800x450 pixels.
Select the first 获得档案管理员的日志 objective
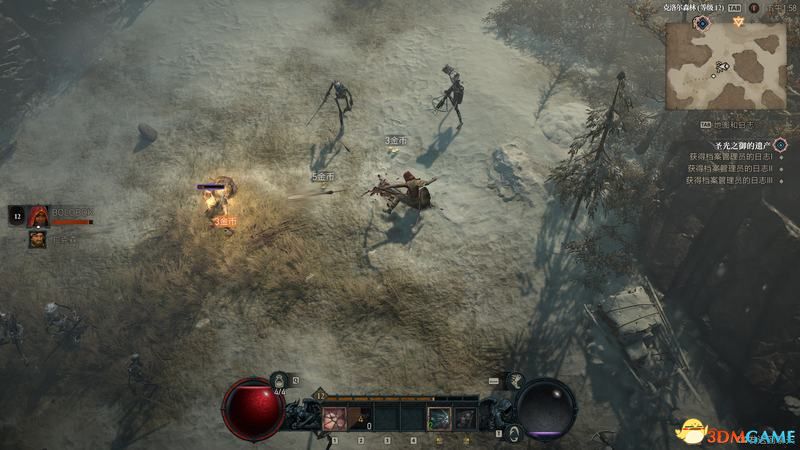(x=729, y=157)
